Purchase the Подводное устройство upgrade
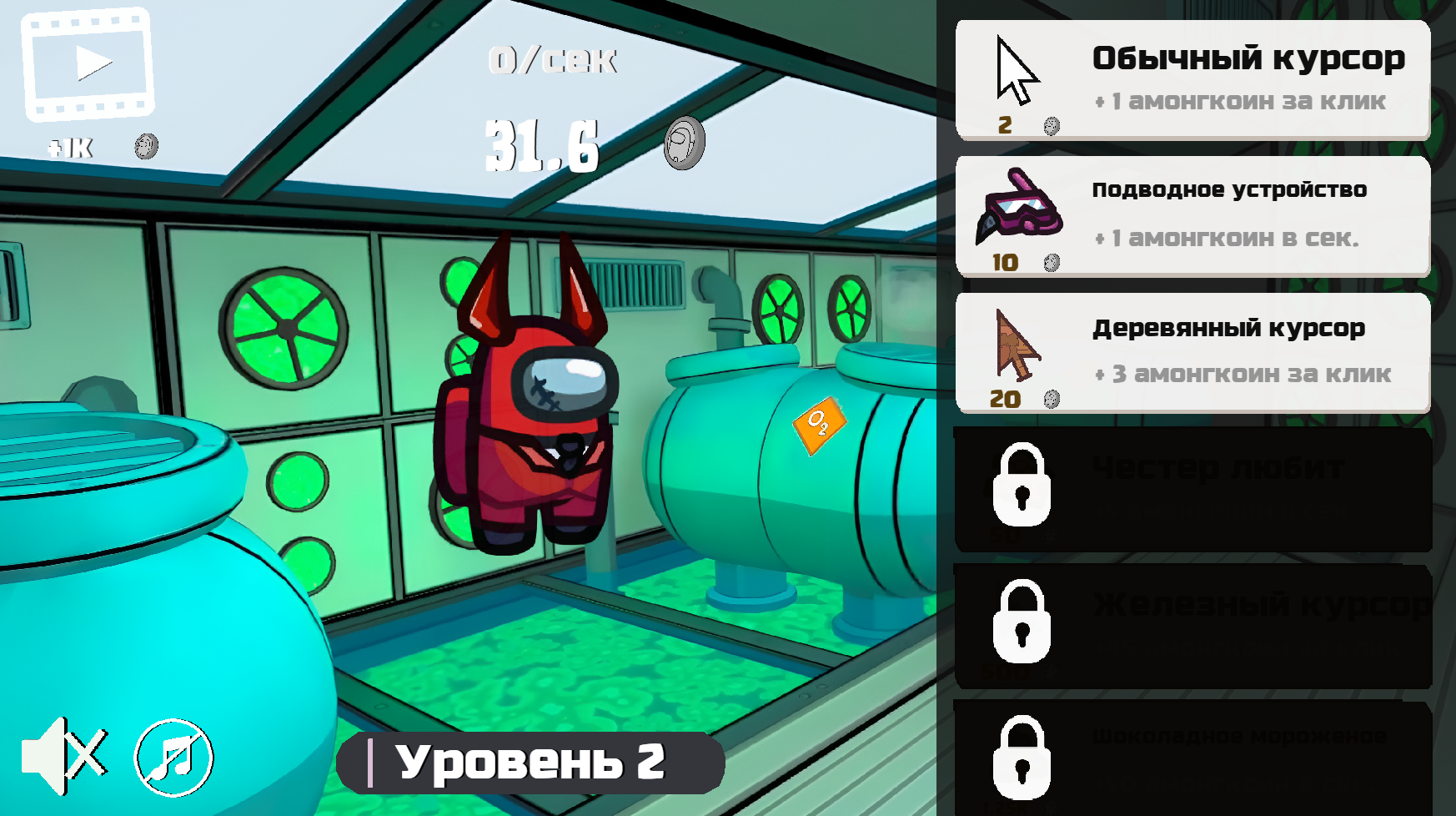The height and width of the screenshot is (816, 1456). [1192, 215]
